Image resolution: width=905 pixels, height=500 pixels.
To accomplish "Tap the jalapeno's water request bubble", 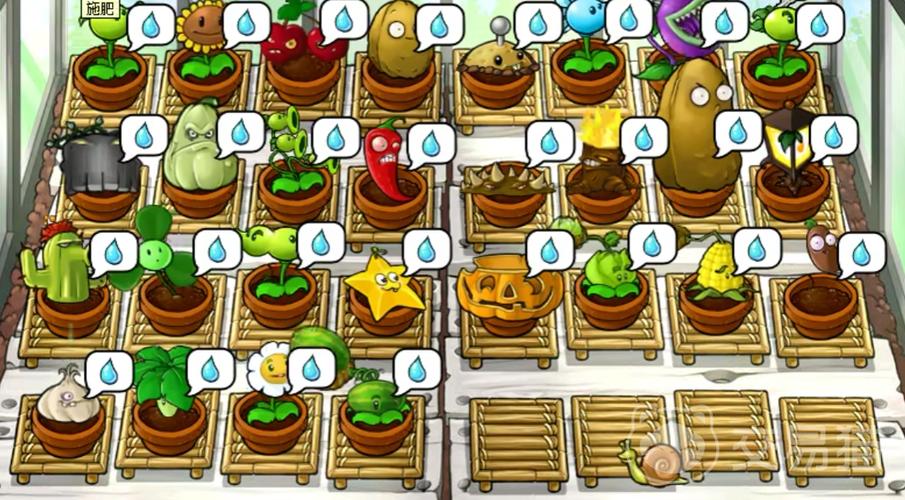I will tap(430, 142).
